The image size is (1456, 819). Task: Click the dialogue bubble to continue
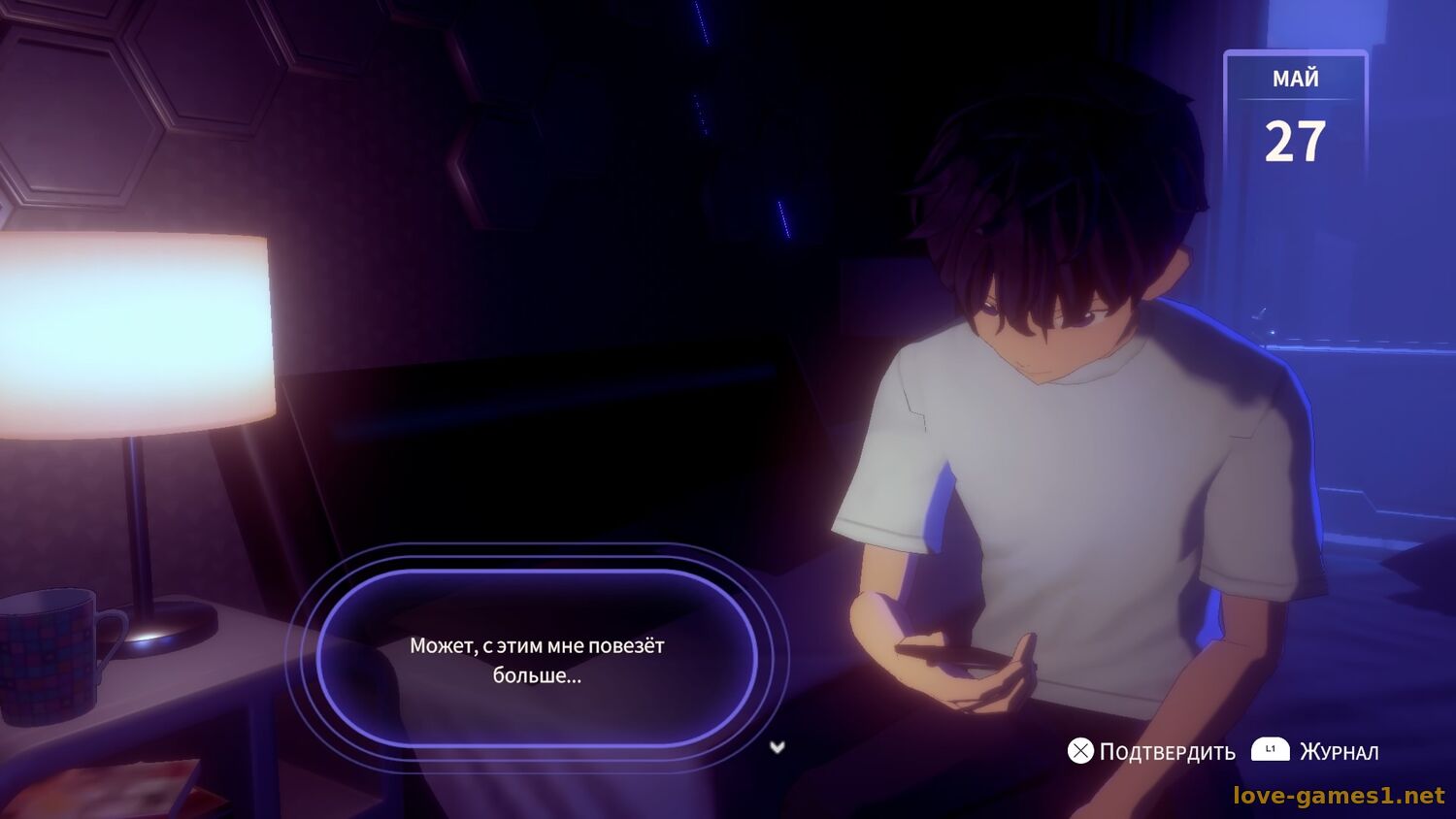(537, 659)
